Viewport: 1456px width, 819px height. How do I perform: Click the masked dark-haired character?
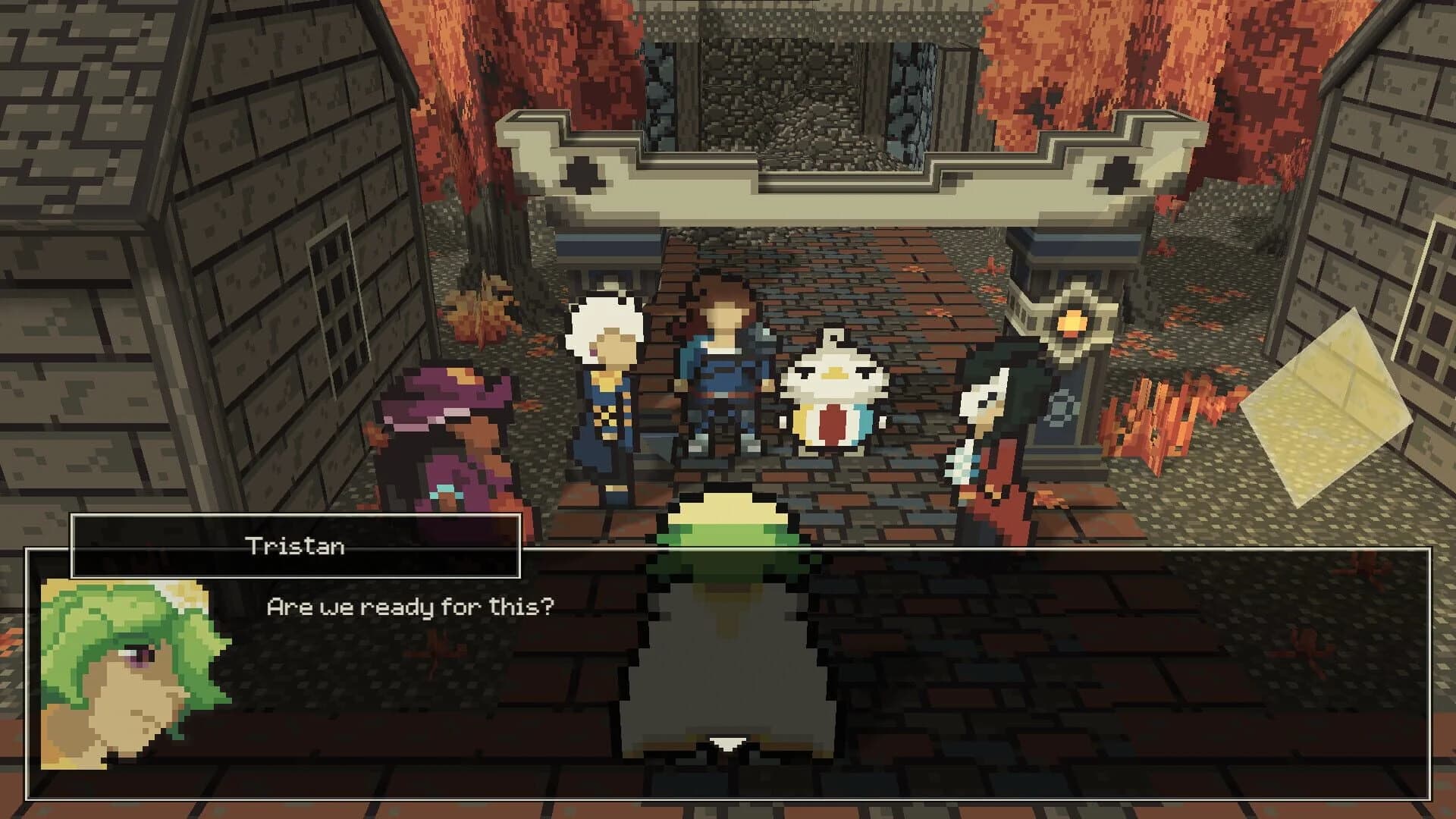[993, 425]
